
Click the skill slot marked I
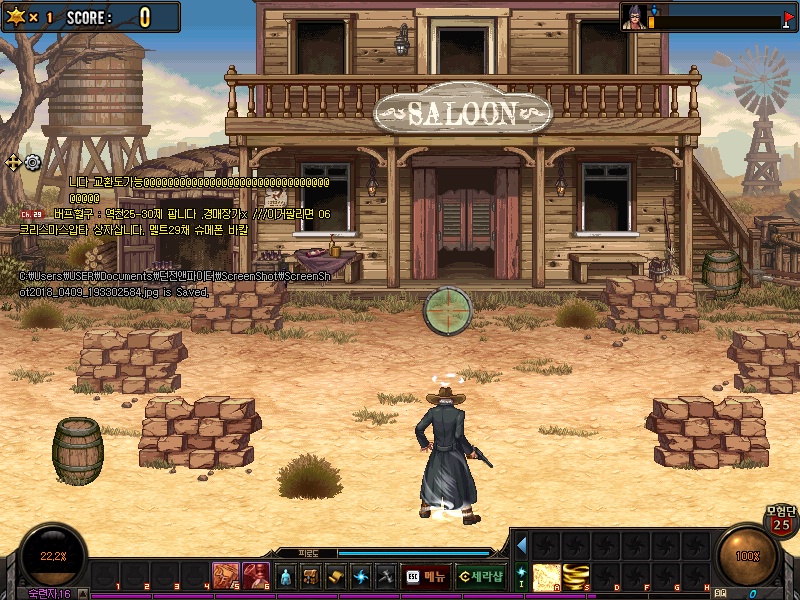[521, 576]
